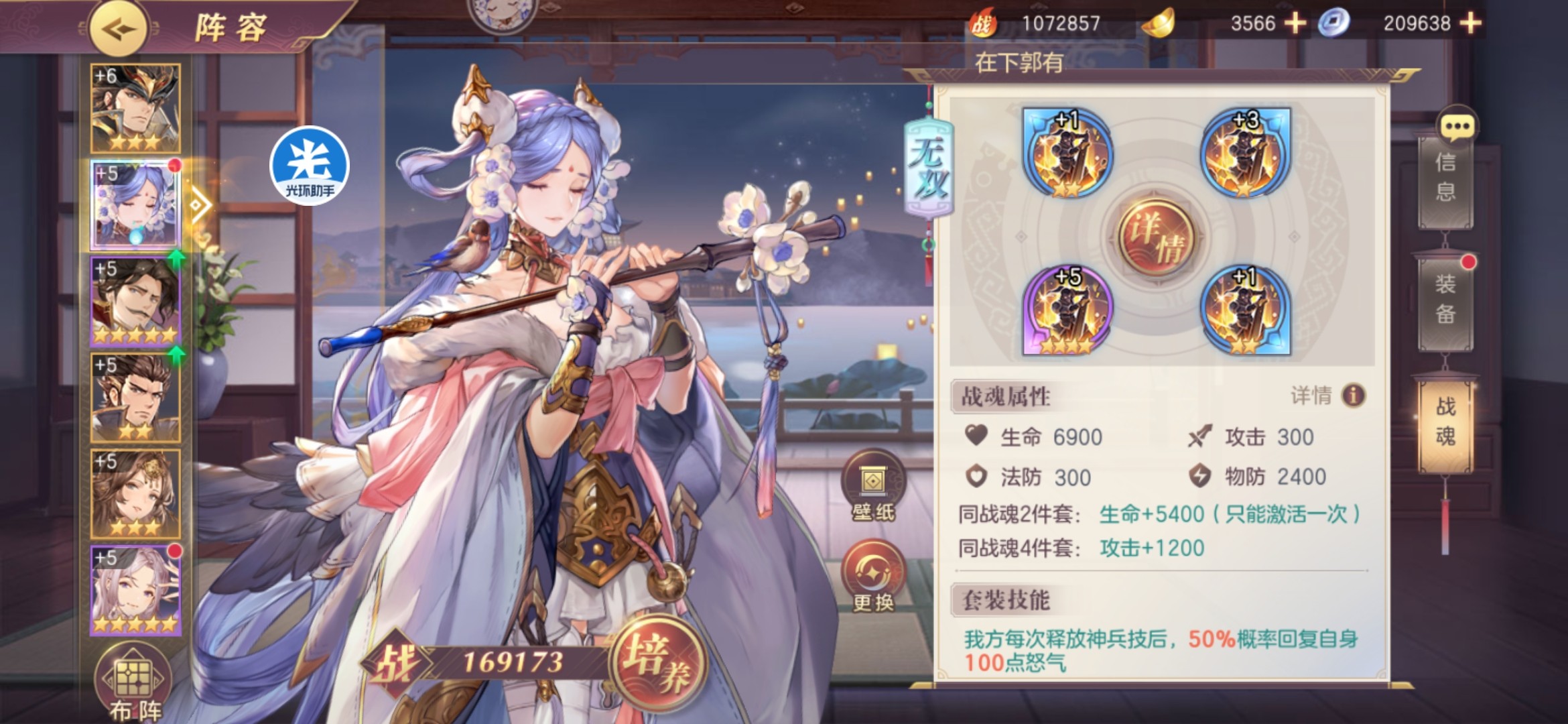Go back with the gold arrow button

click(x=118, y=29)
